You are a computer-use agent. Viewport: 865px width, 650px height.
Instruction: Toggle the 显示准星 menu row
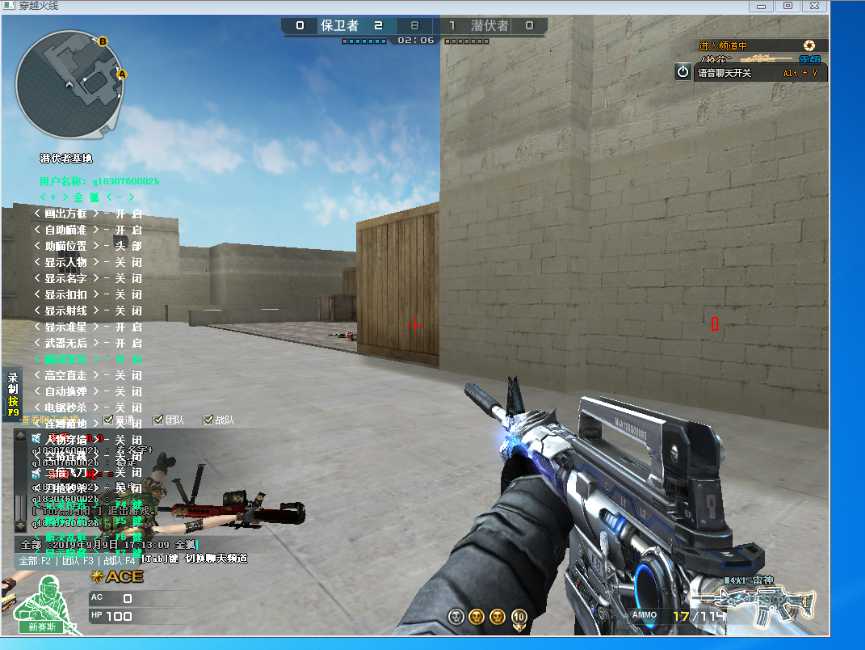[88, 327]
